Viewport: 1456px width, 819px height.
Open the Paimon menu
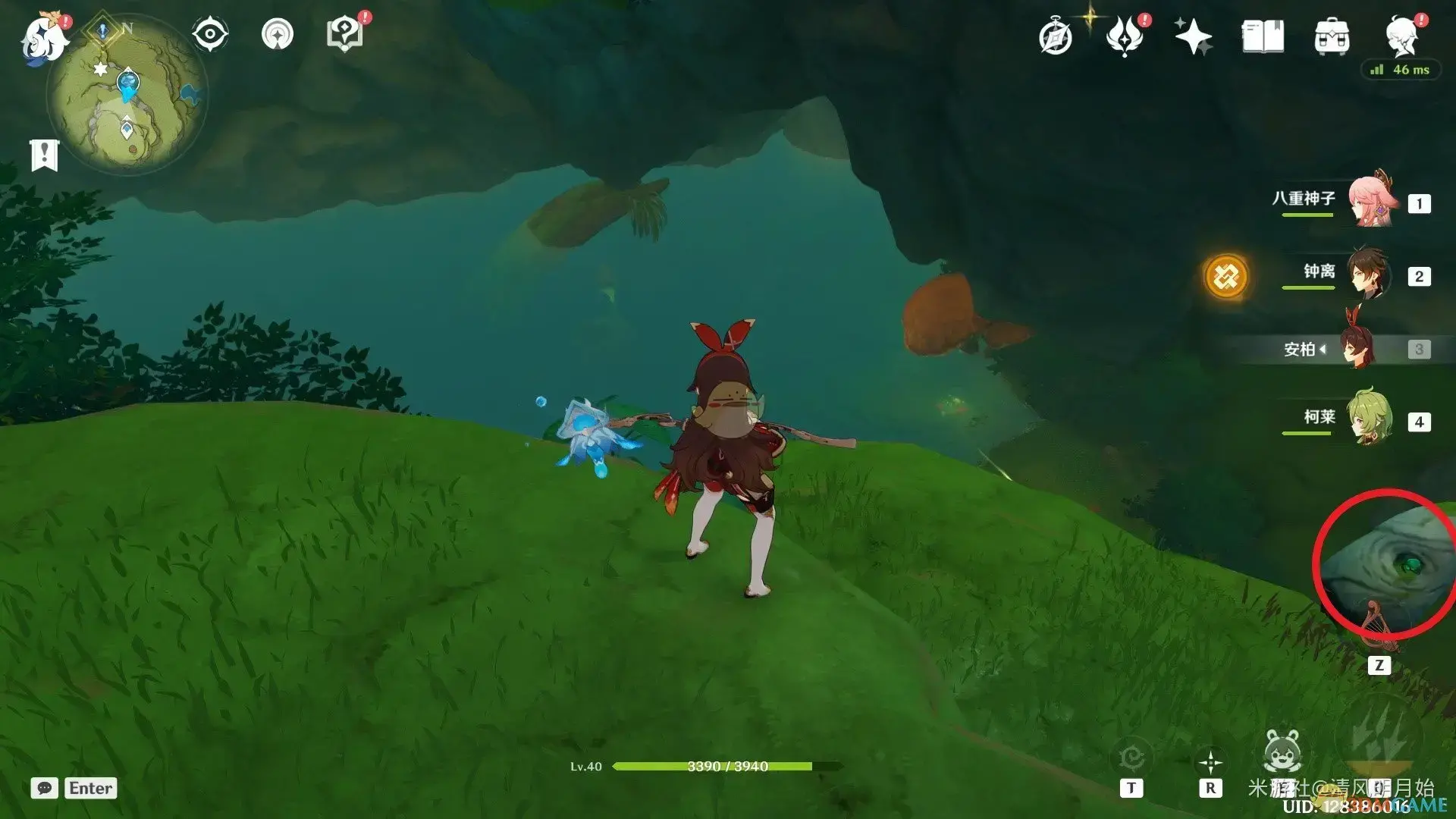[44, 36]
